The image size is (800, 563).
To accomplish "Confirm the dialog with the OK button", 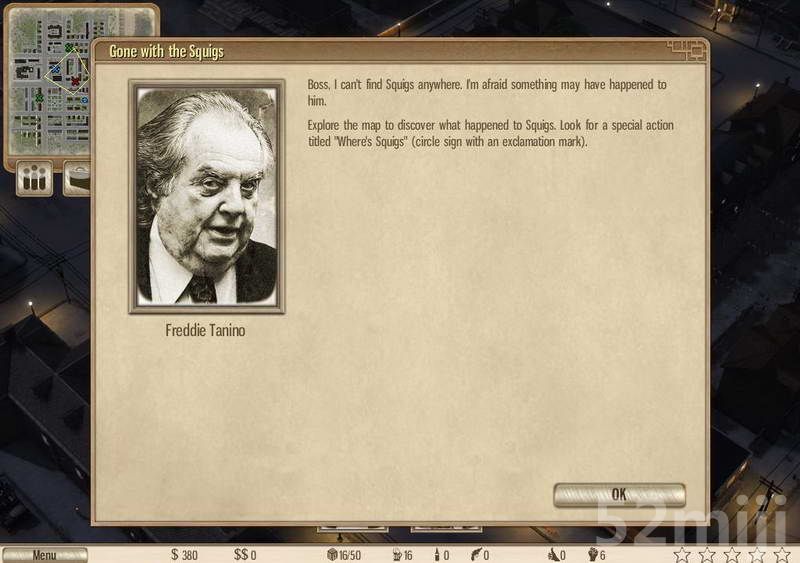I will click(619, 494).
